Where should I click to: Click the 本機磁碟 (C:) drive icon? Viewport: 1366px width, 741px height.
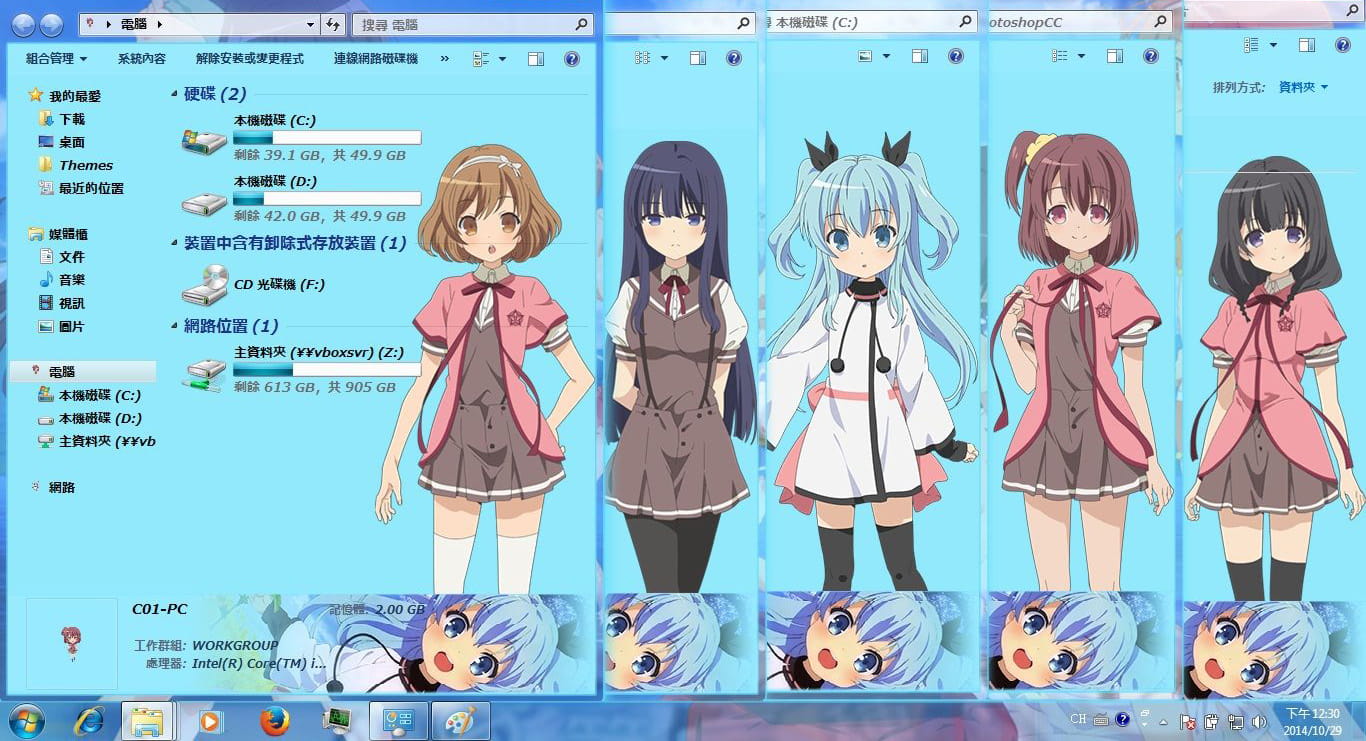pos(204,137)
